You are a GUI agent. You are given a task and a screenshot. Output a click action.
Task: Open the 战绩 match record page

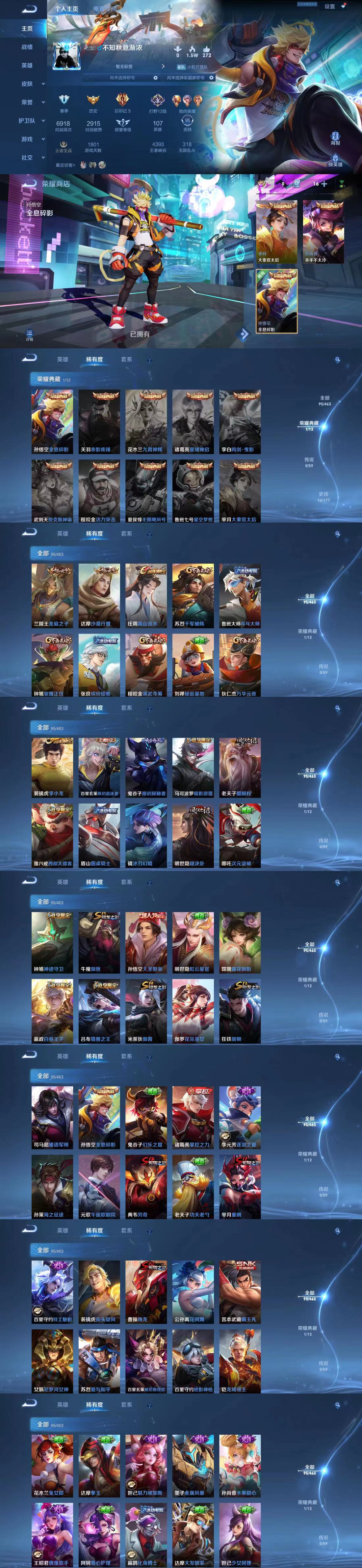point(27,47)
